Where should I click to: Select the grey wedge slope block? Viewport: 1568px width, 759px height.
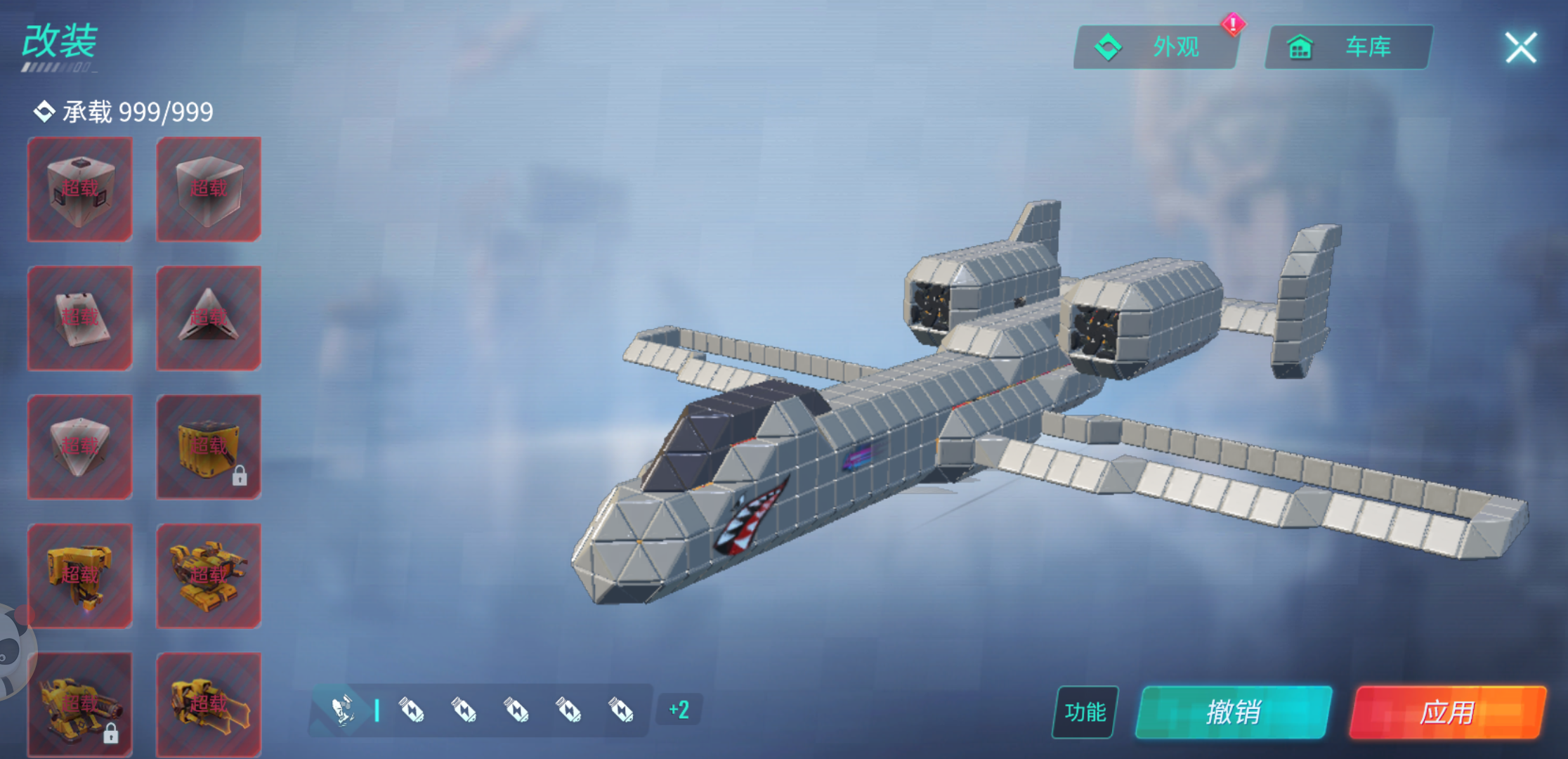(x=80, y=318)
